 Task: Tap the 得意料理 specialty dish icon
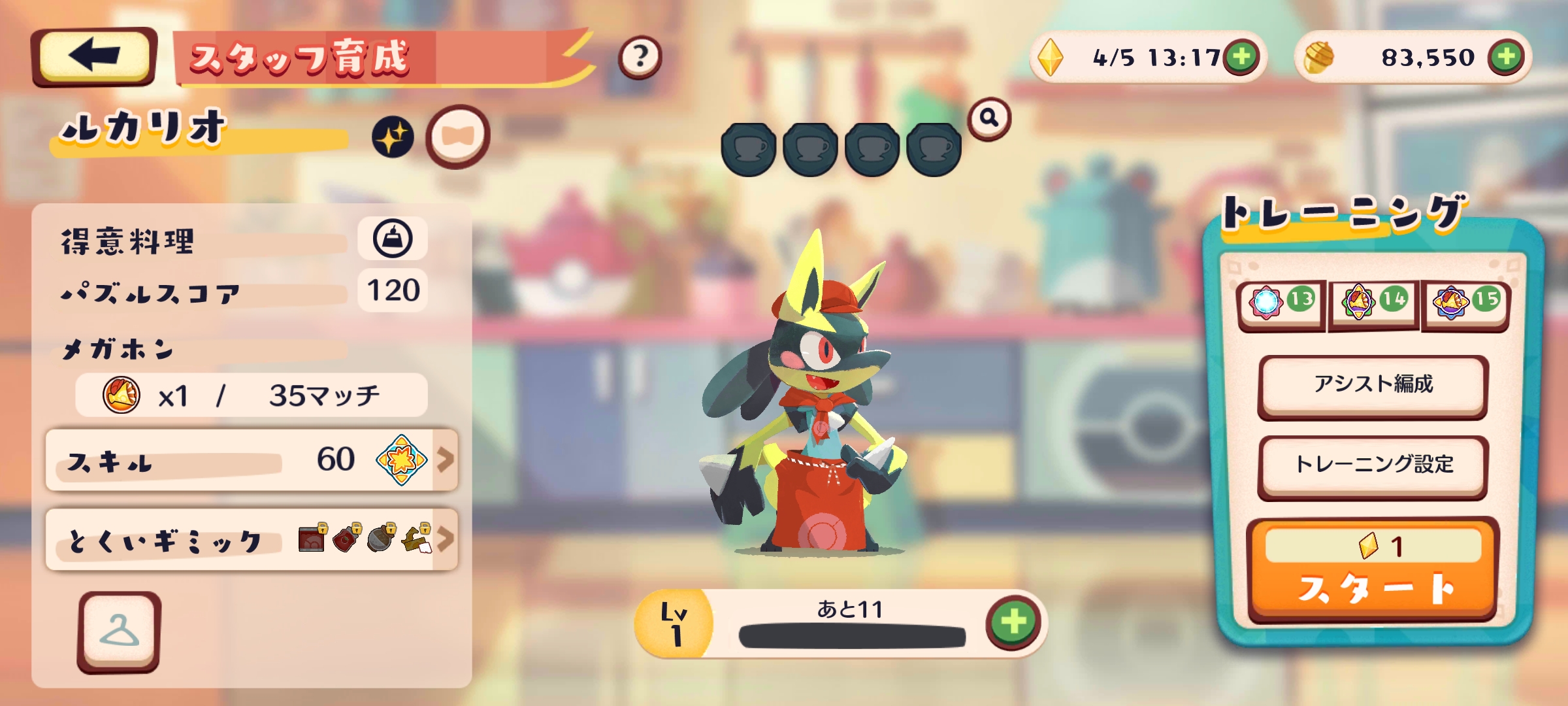[x=393, y=239]
